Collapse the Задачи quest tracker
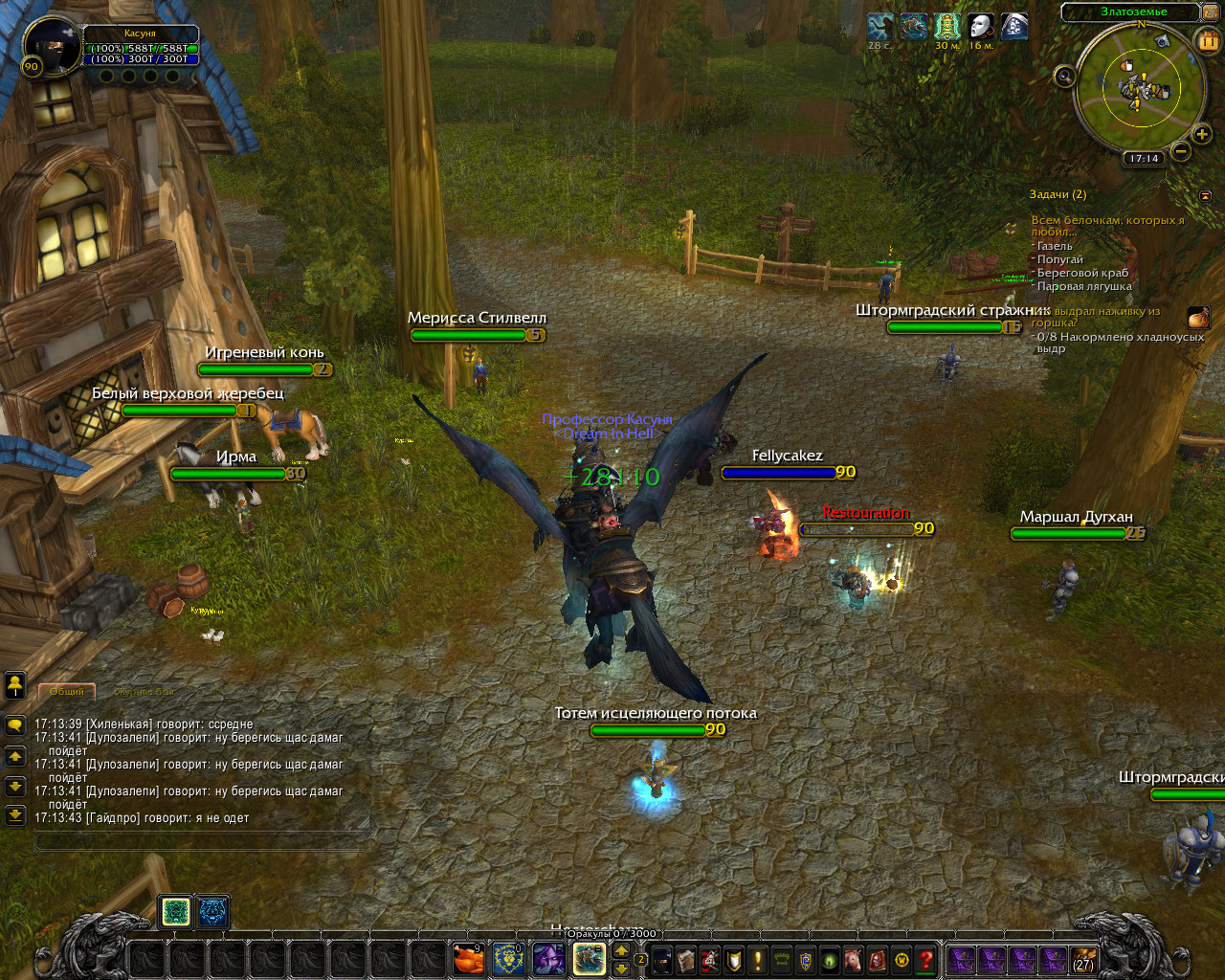 [x=1205, y=195]
